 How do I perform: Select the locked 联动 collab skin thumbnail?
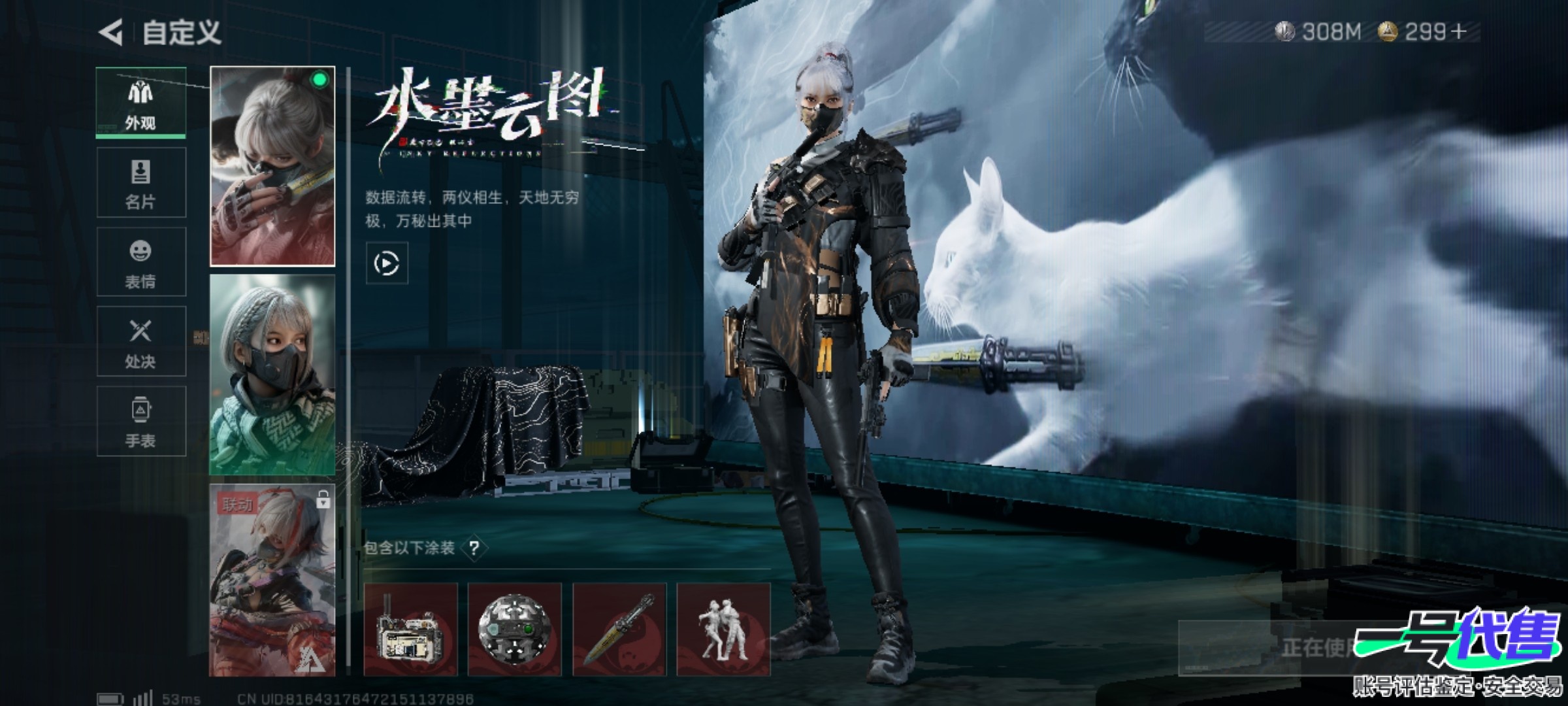pos(272,580)
